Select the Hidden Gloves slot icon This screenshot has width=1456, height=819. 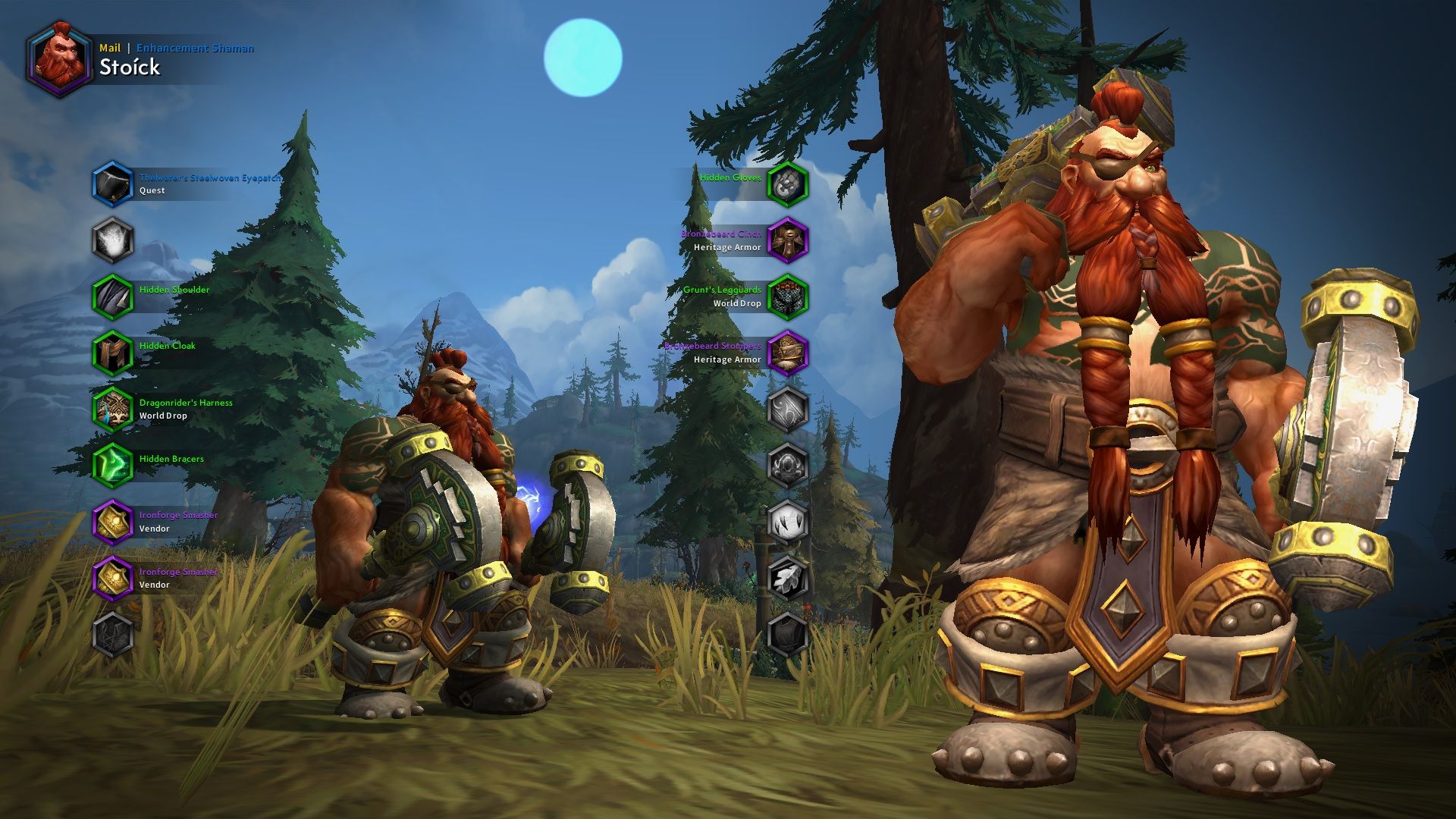(789, 183)
